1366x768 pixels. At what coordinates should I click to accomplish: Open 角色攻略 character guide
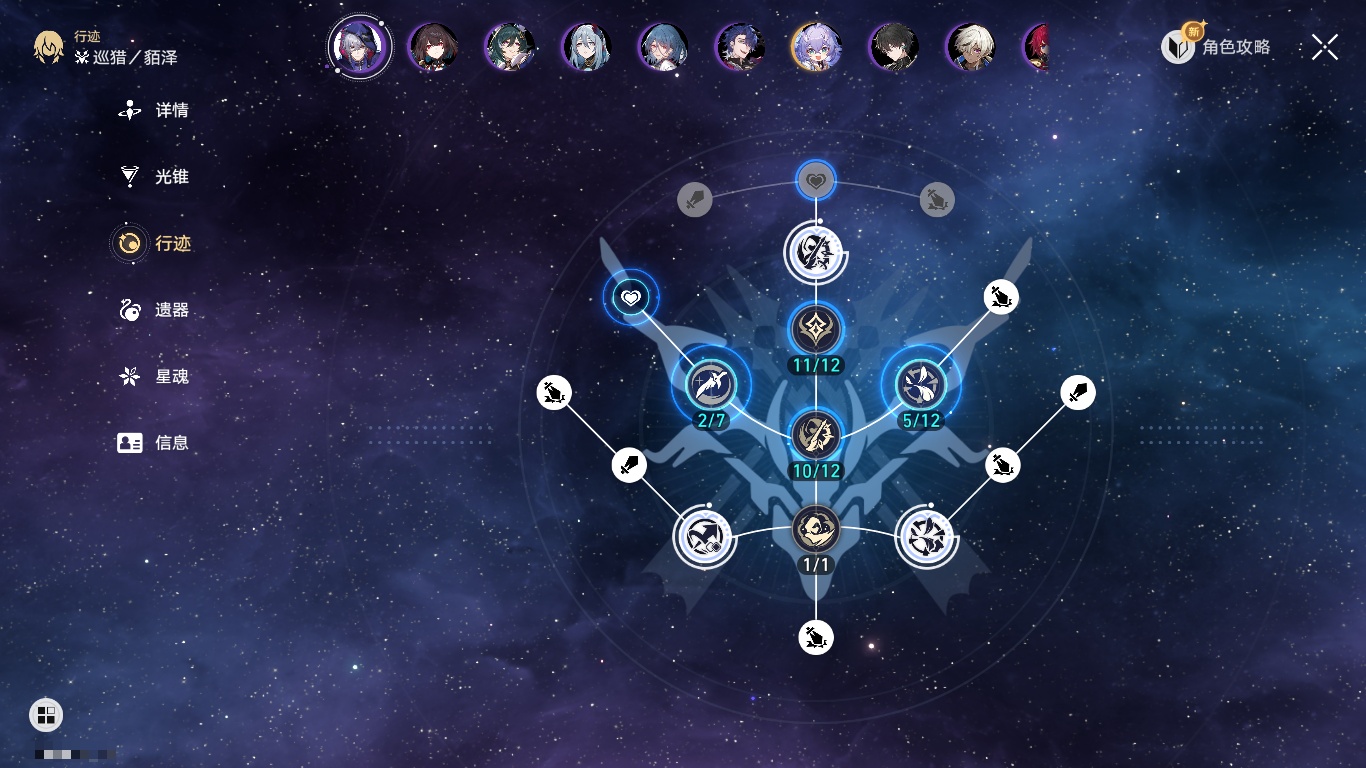[1217, 46]
